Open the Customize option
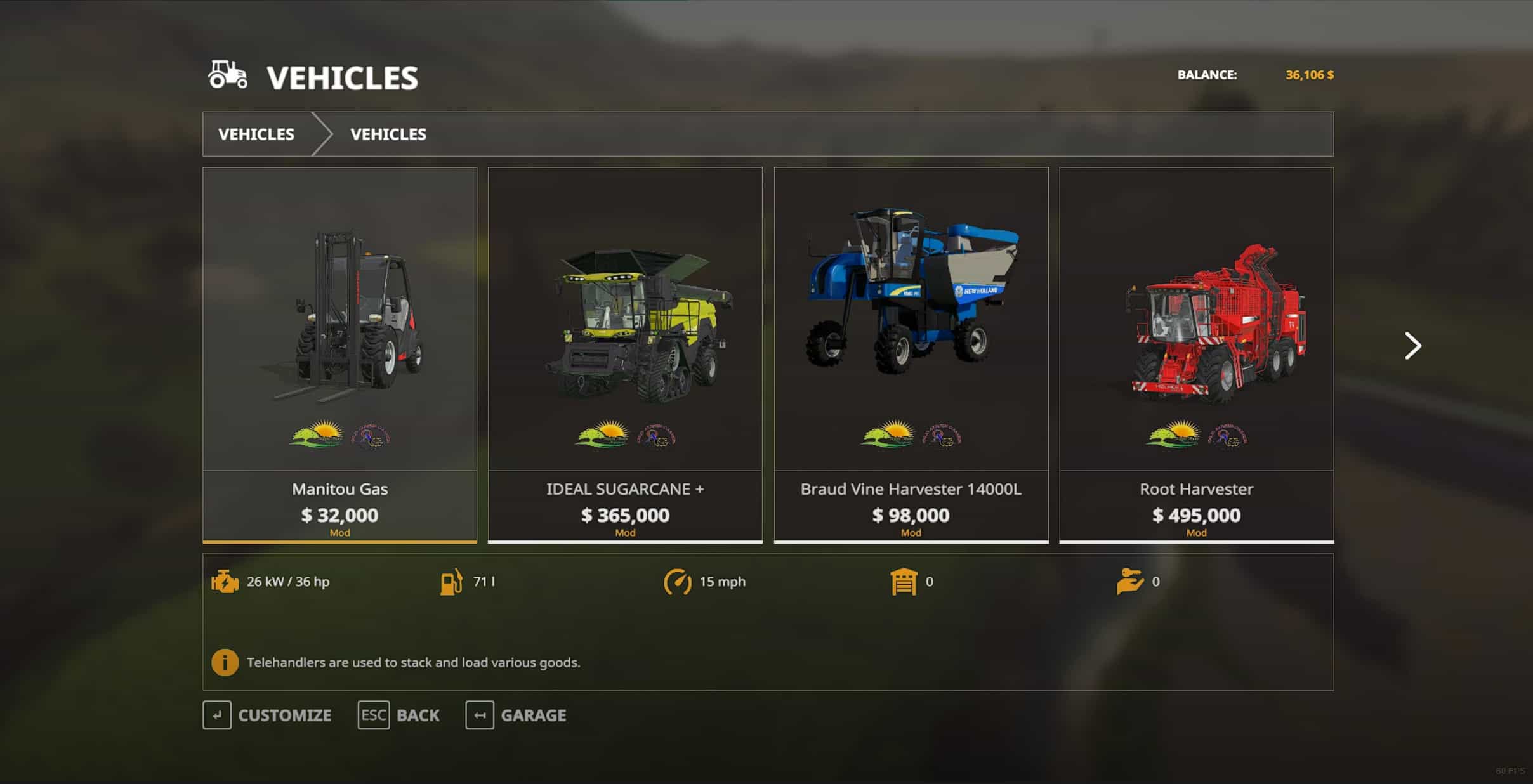Viewport: 1533px width, 784px height. pyautogui.click(x=267, y=715)
